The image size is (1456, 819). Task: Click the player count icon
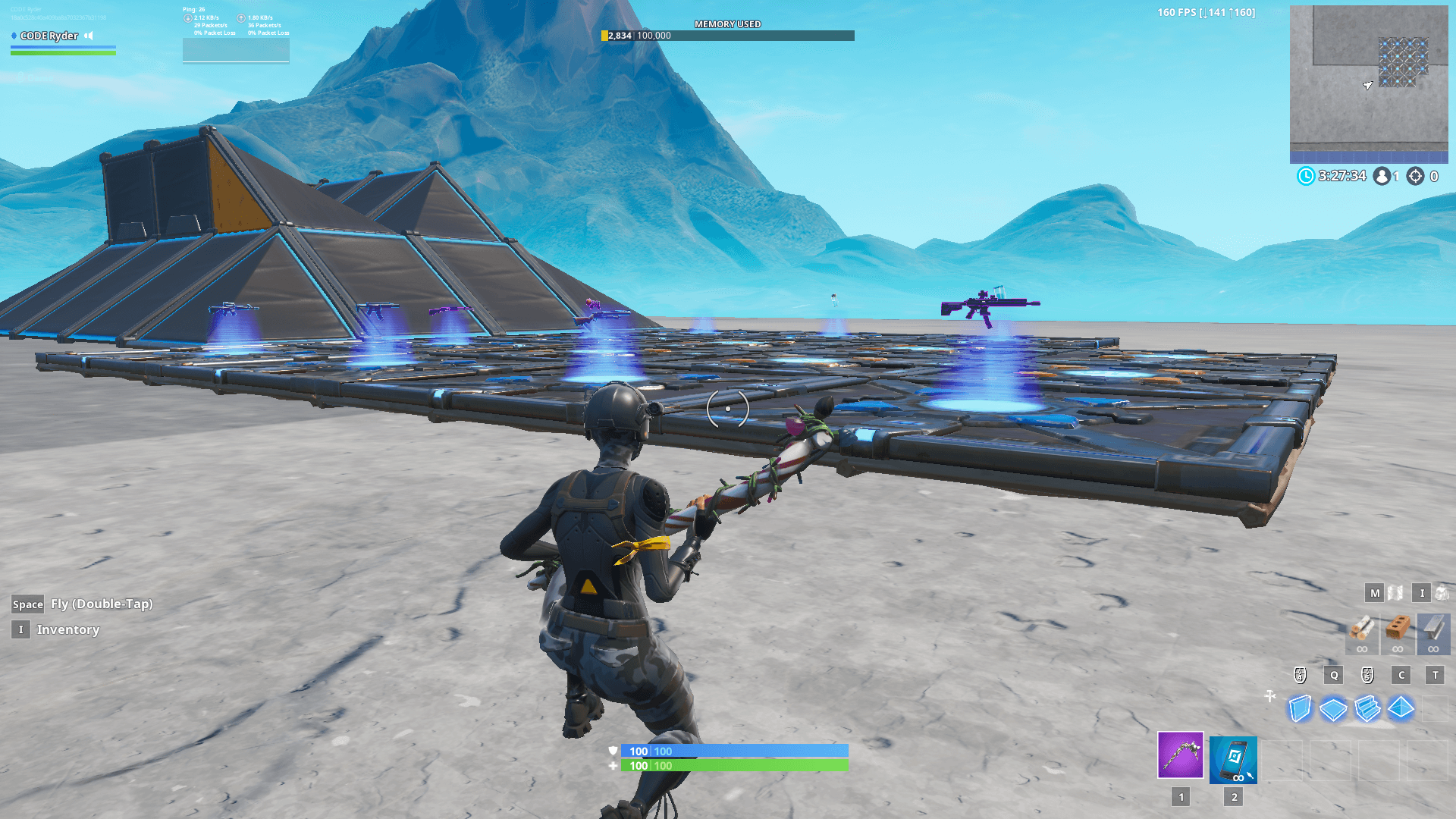point(1380,176)
